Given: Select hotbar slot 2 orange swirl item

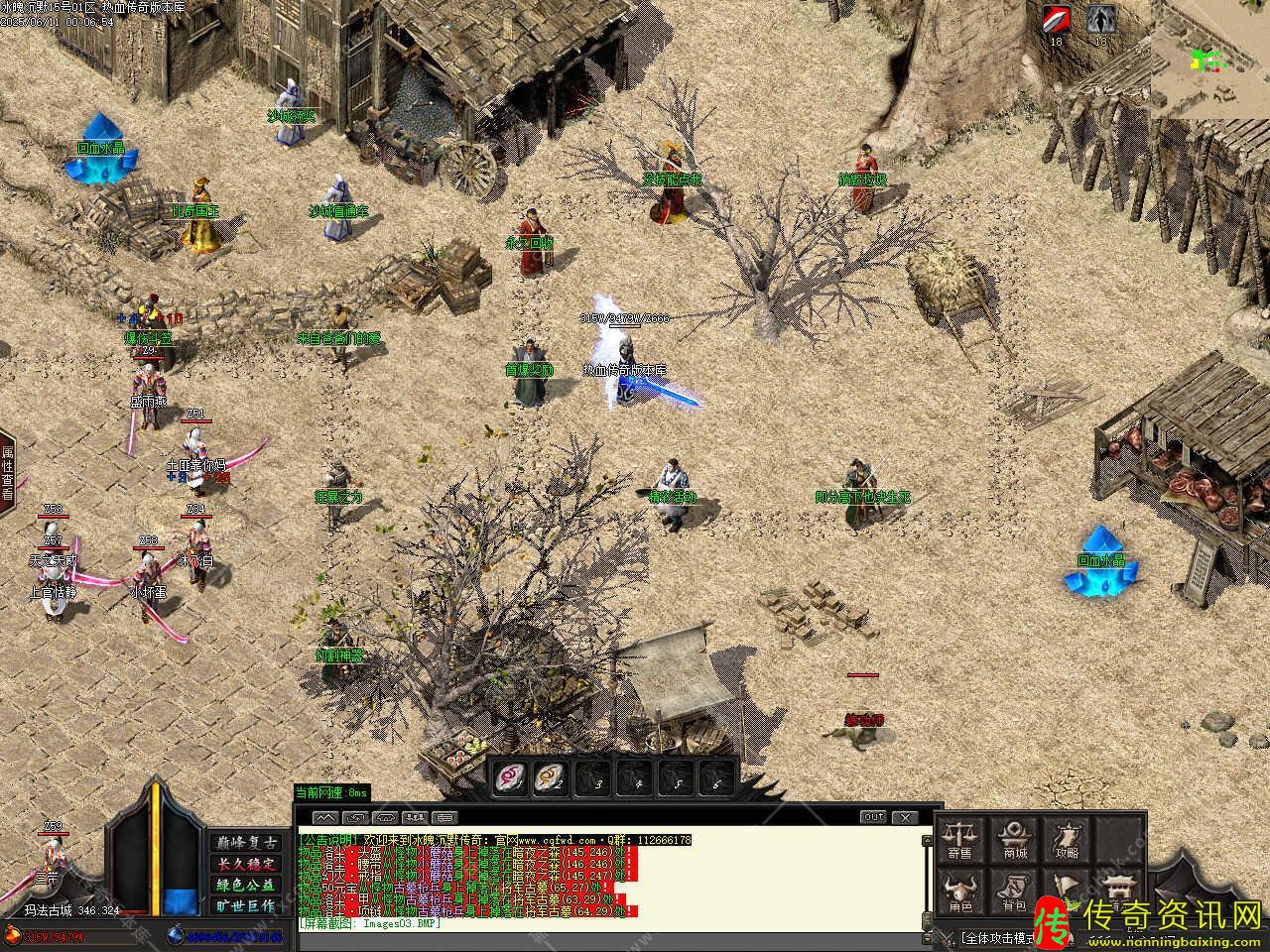Looking at the screenshot, I should pos(551,776).
